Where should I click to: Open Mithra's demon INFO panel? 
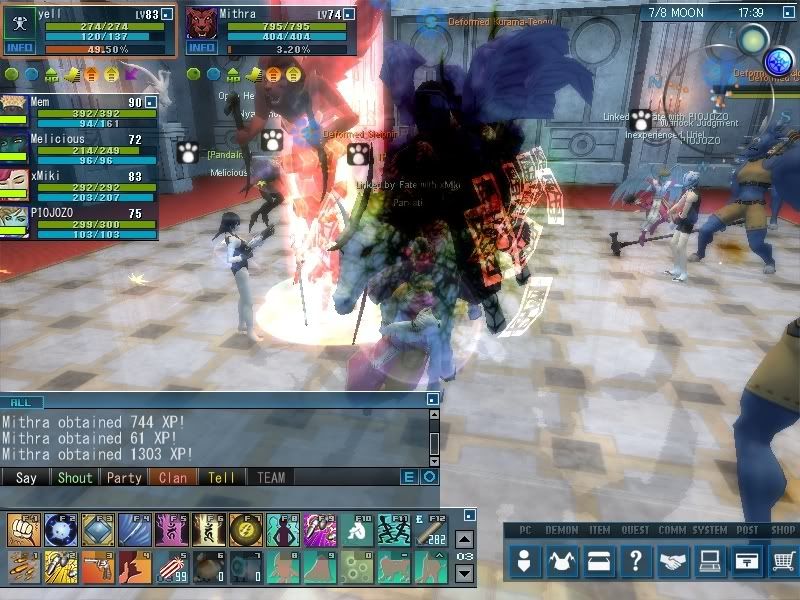click(x=202, y=47)
